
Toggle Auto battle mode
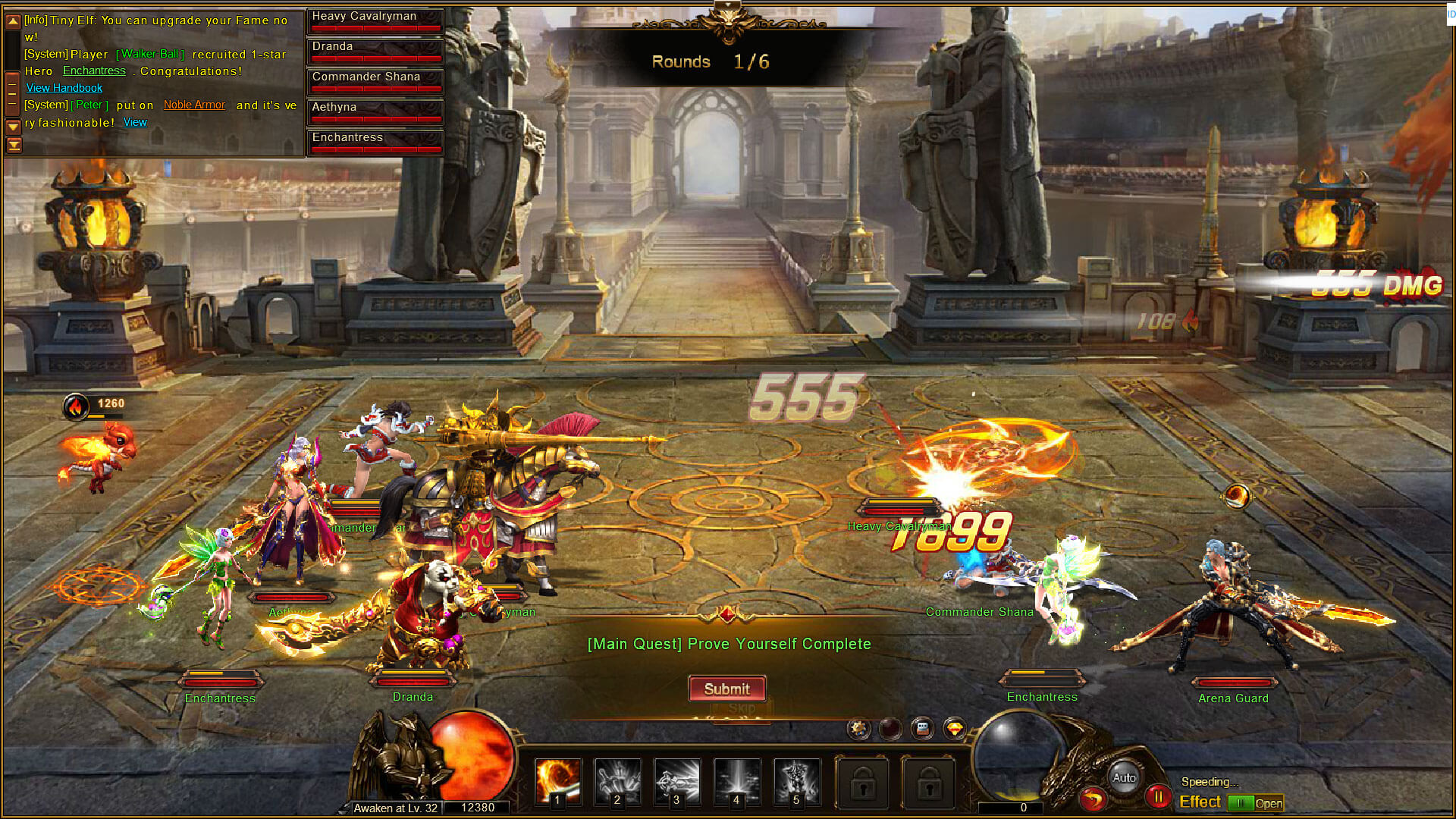coord(1124,777)
